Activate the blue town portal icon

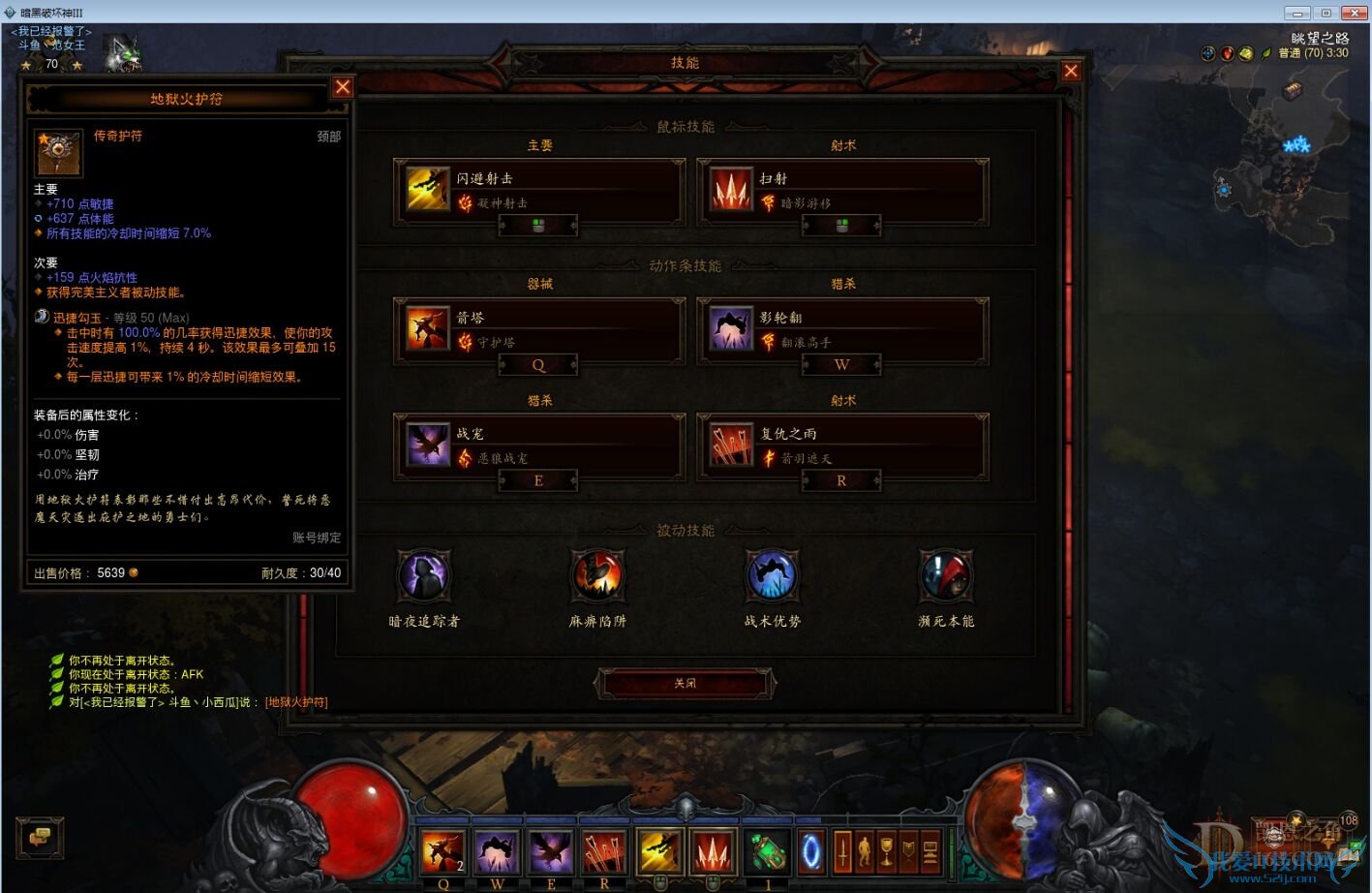811,852
